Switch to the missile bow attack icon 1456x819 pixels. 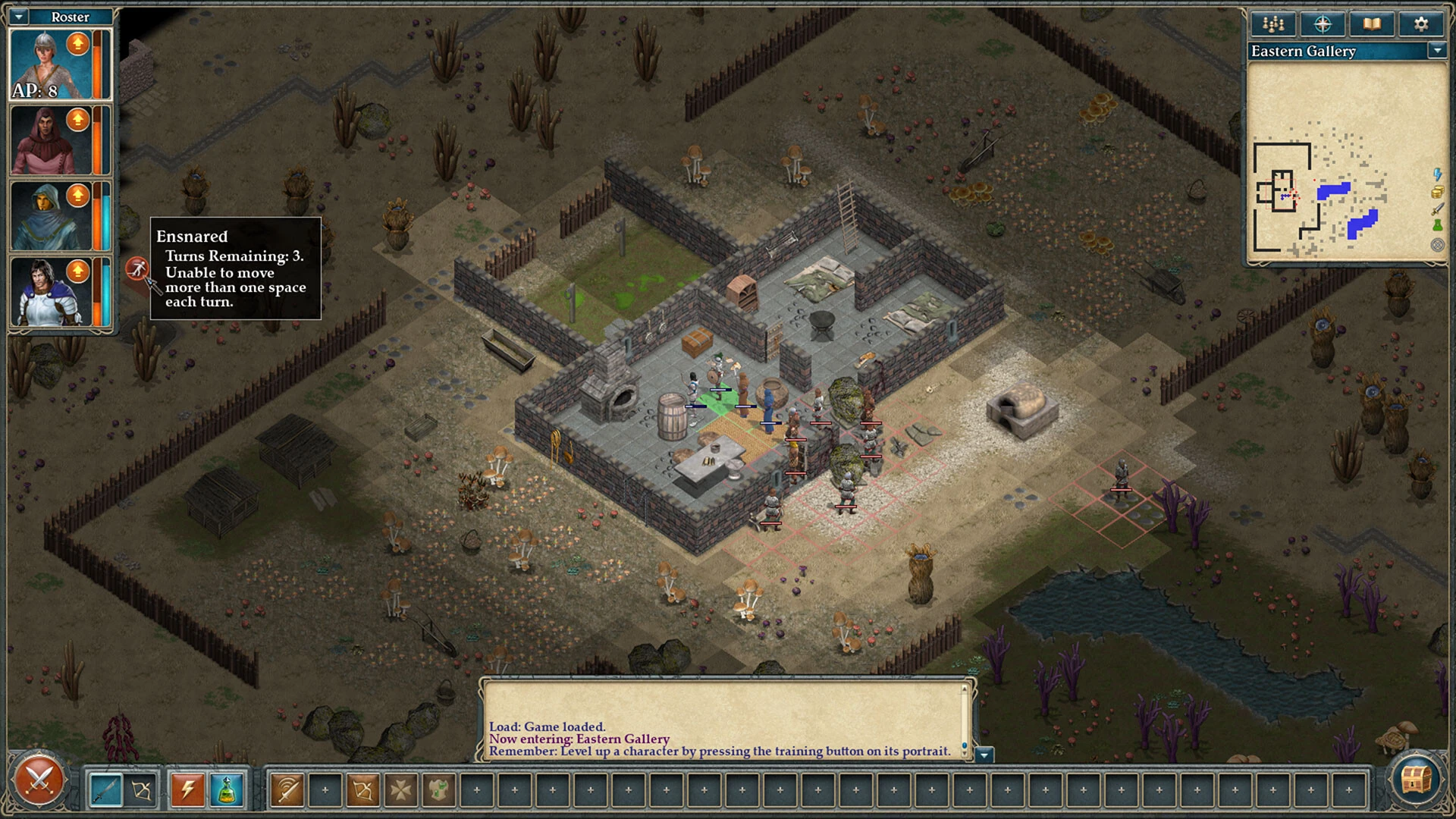[141, 789]
